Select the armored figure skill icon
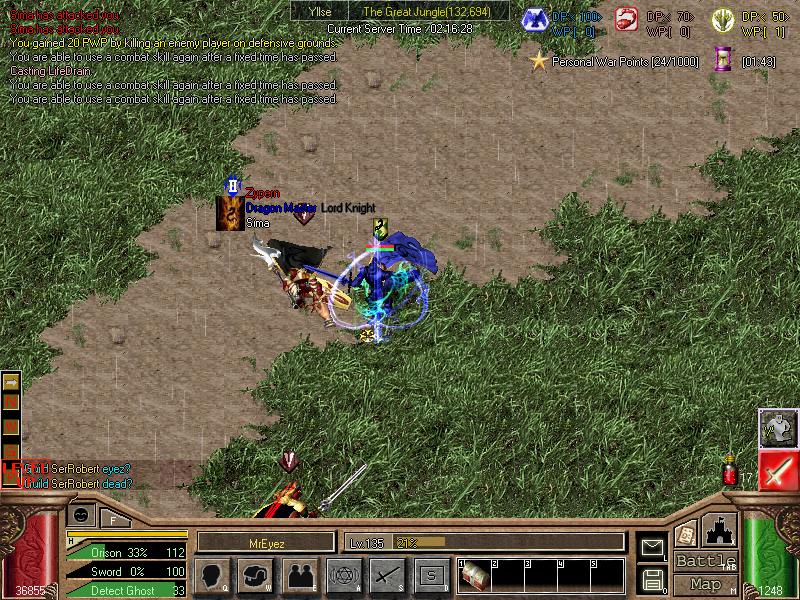Viewport: 800px width, 600px height. (777, 428)
